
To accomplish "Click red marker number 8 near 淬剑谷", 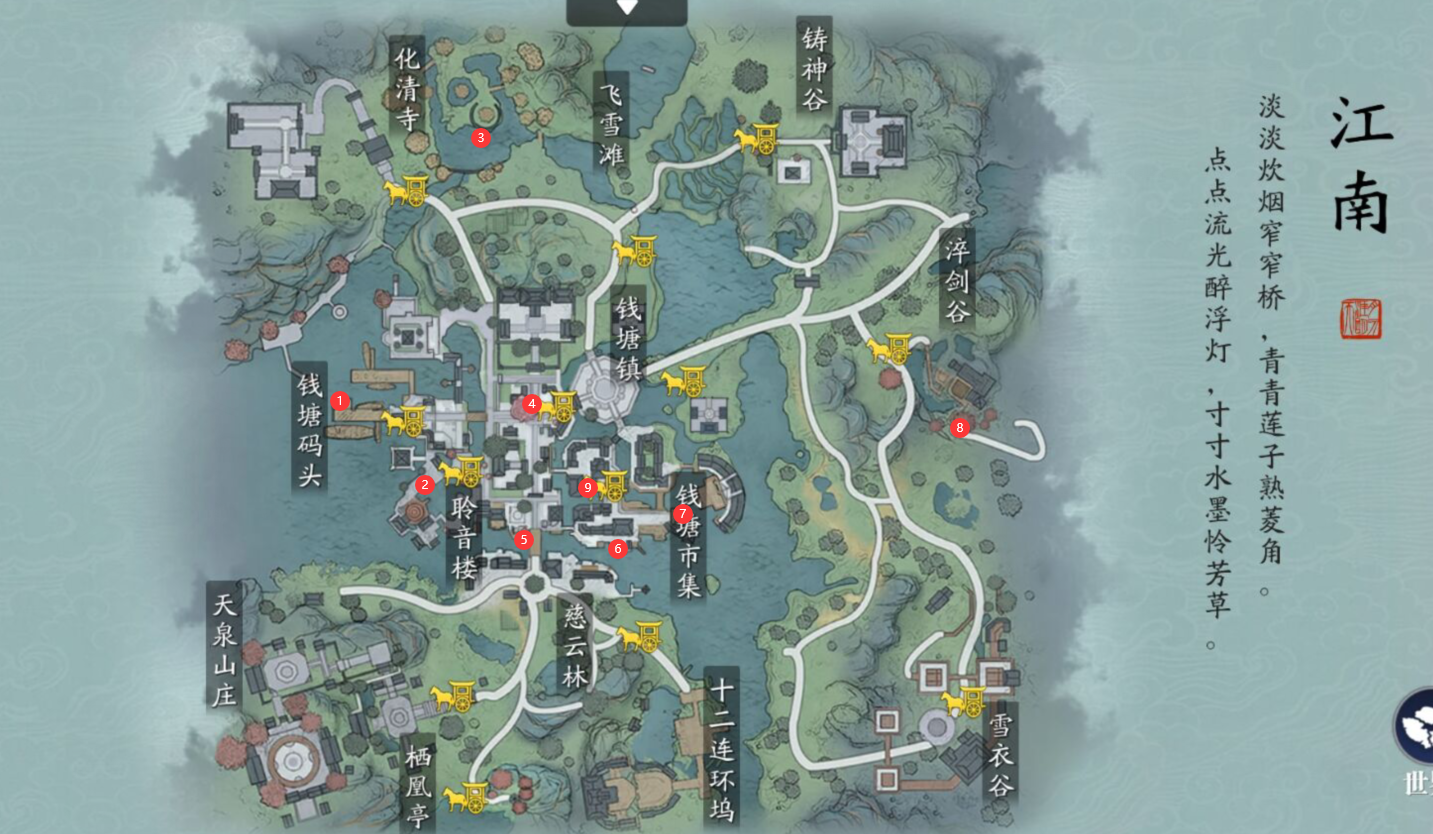I will click(959, 427).
